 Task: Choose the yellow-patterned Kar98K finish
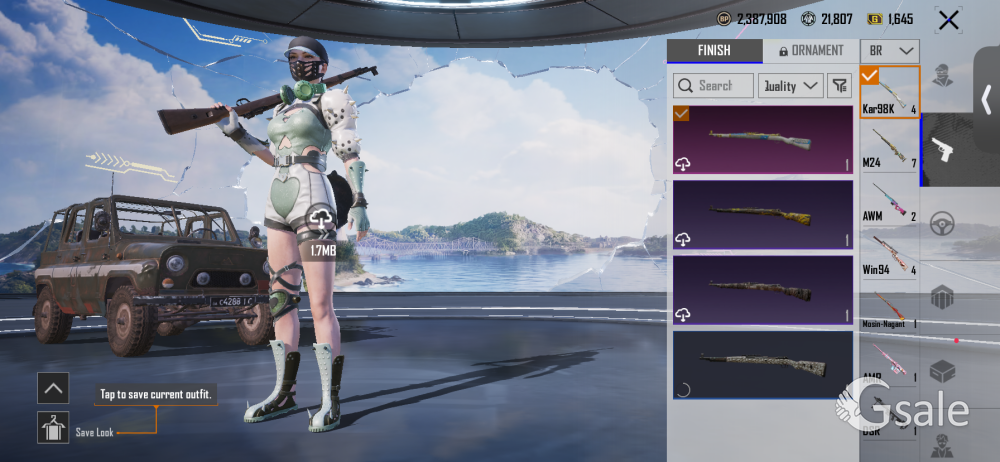[763, 214]
